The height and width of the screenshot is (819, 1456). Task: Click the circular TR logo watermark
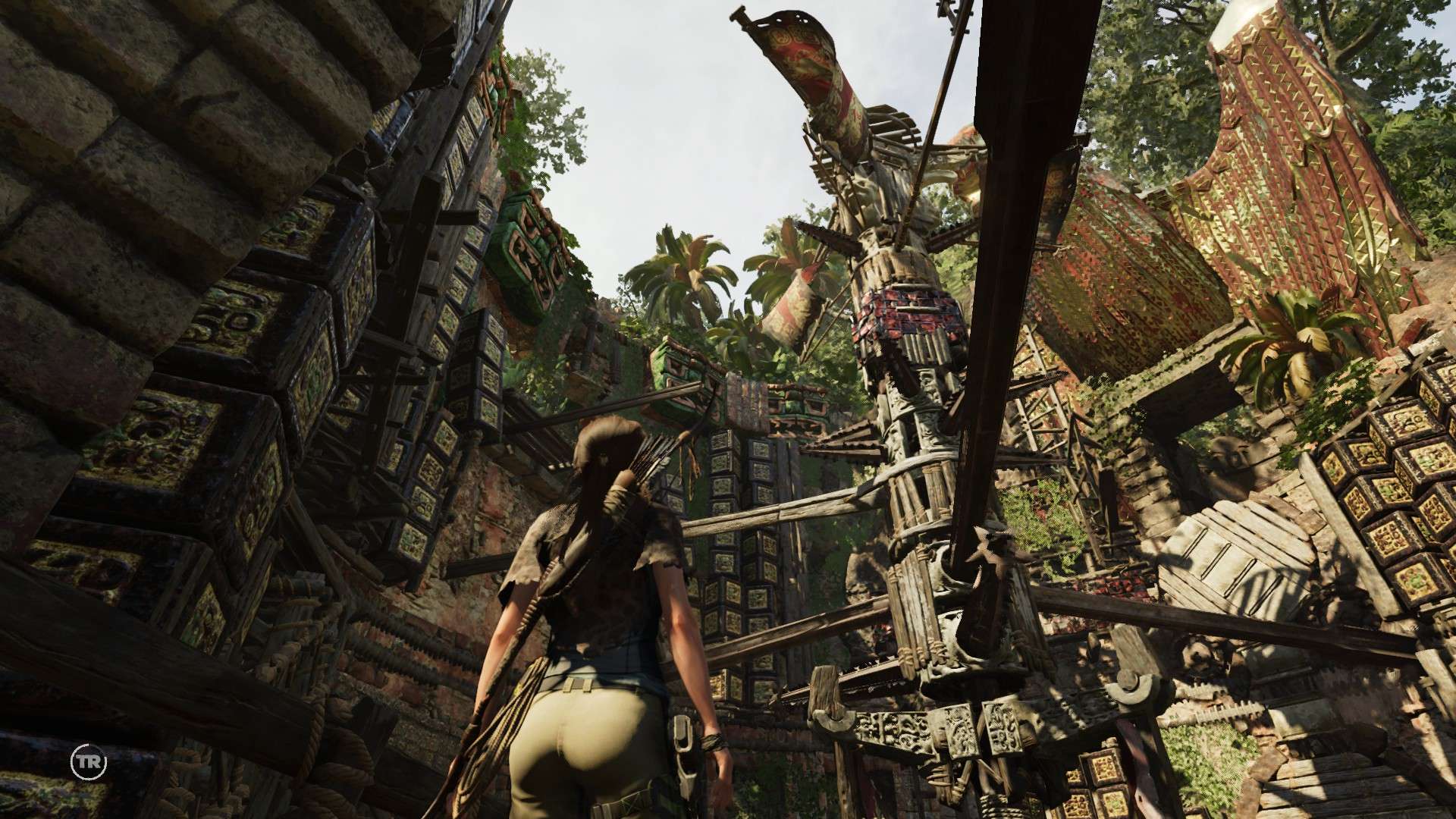89,761
